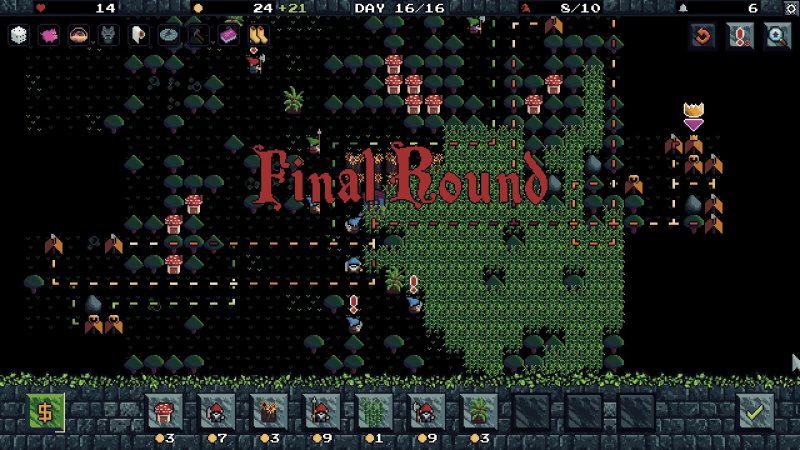
Task: Toggle the red exclamation alert button
Action: pos(740,36)
